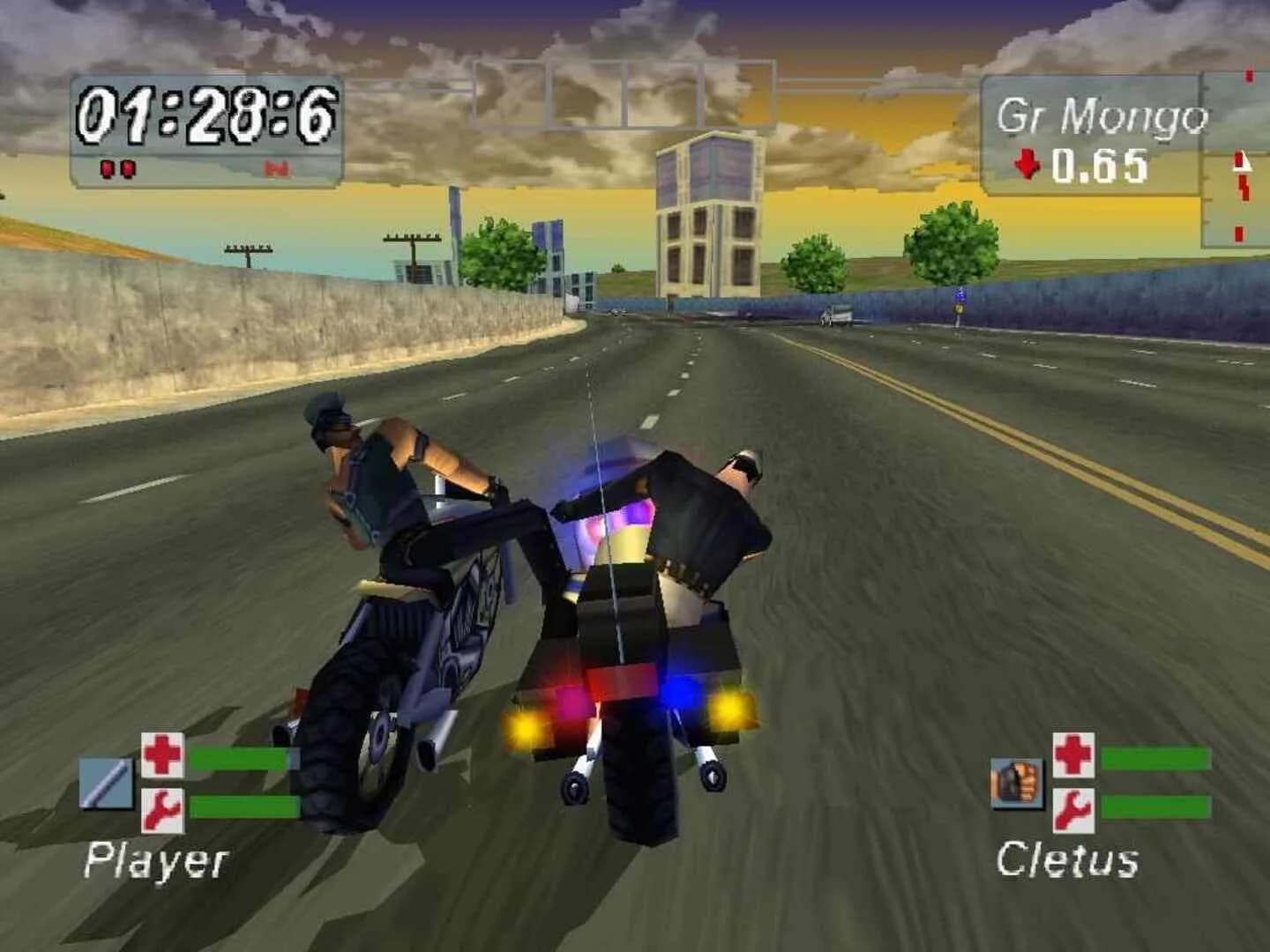Toggle the topmost red opponent marker on the map
Image resolution: width=1270 pixels, height=952 pixels.
tap(1249, 76)
